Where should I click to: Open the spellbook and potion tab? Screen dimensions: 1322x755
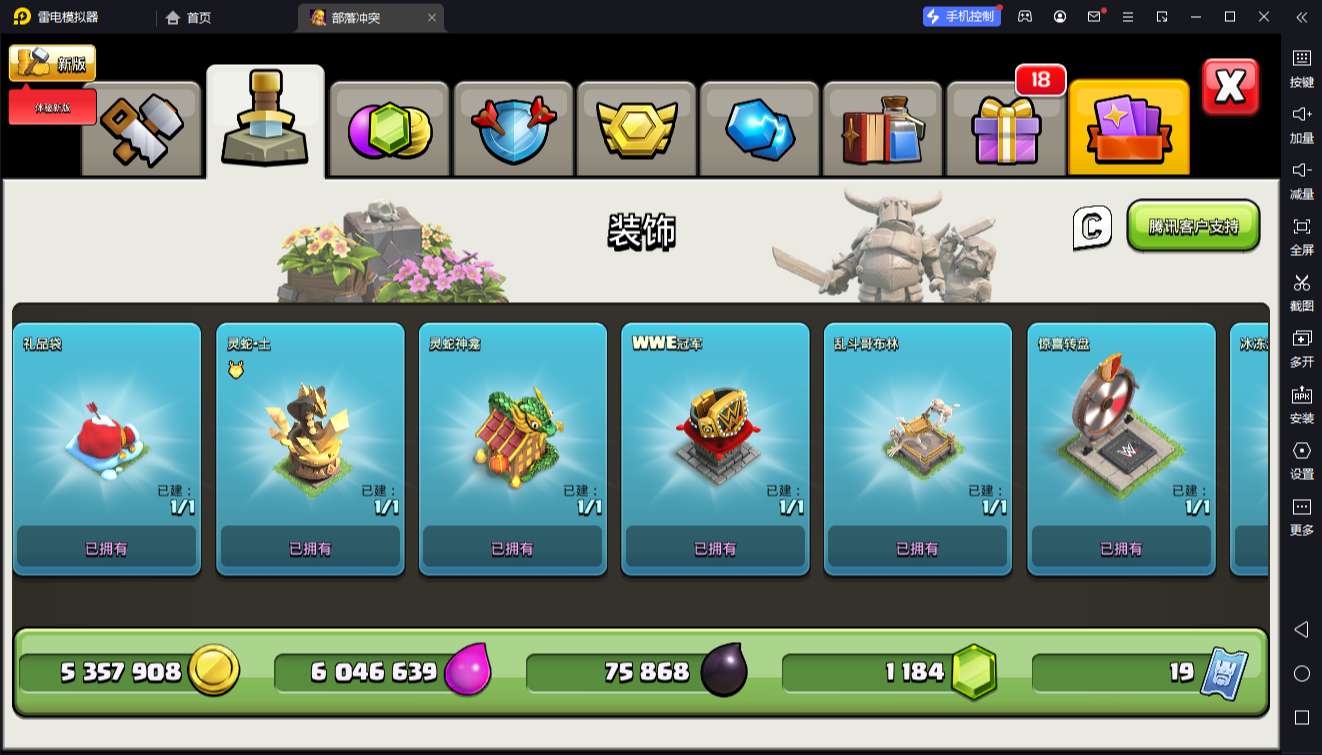(x=883, y=130)
